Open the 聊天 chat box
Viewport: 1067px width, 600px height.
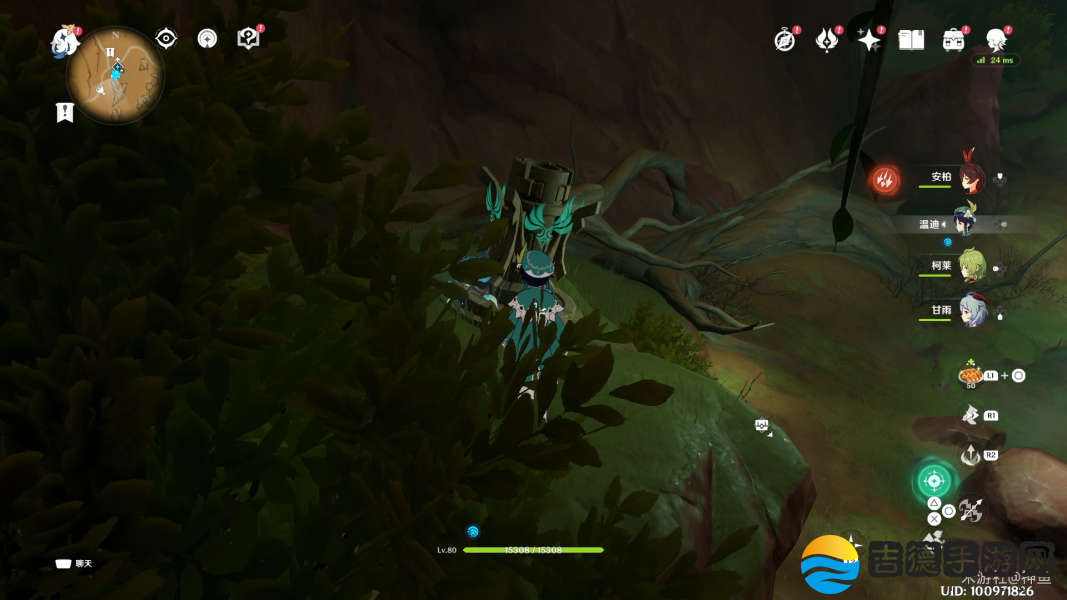(x=75, y=564)
